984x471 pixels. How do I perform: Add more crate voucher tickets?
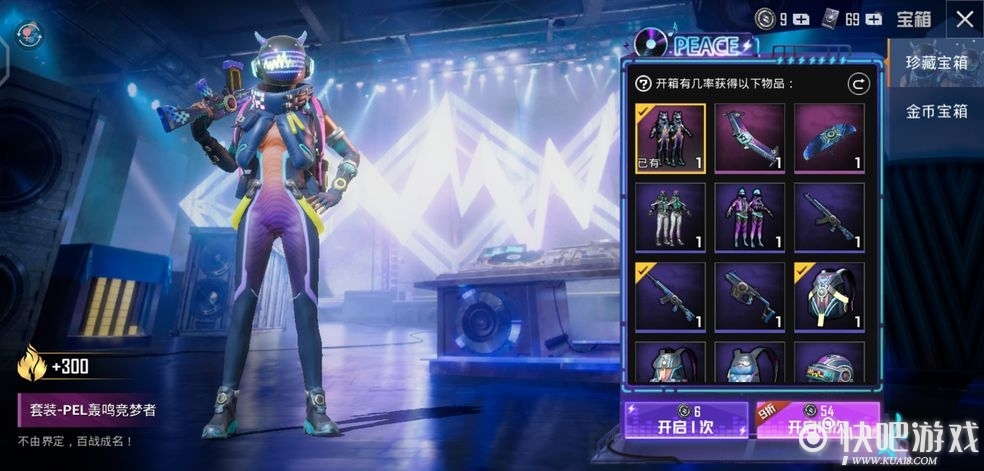click(875, 19)
